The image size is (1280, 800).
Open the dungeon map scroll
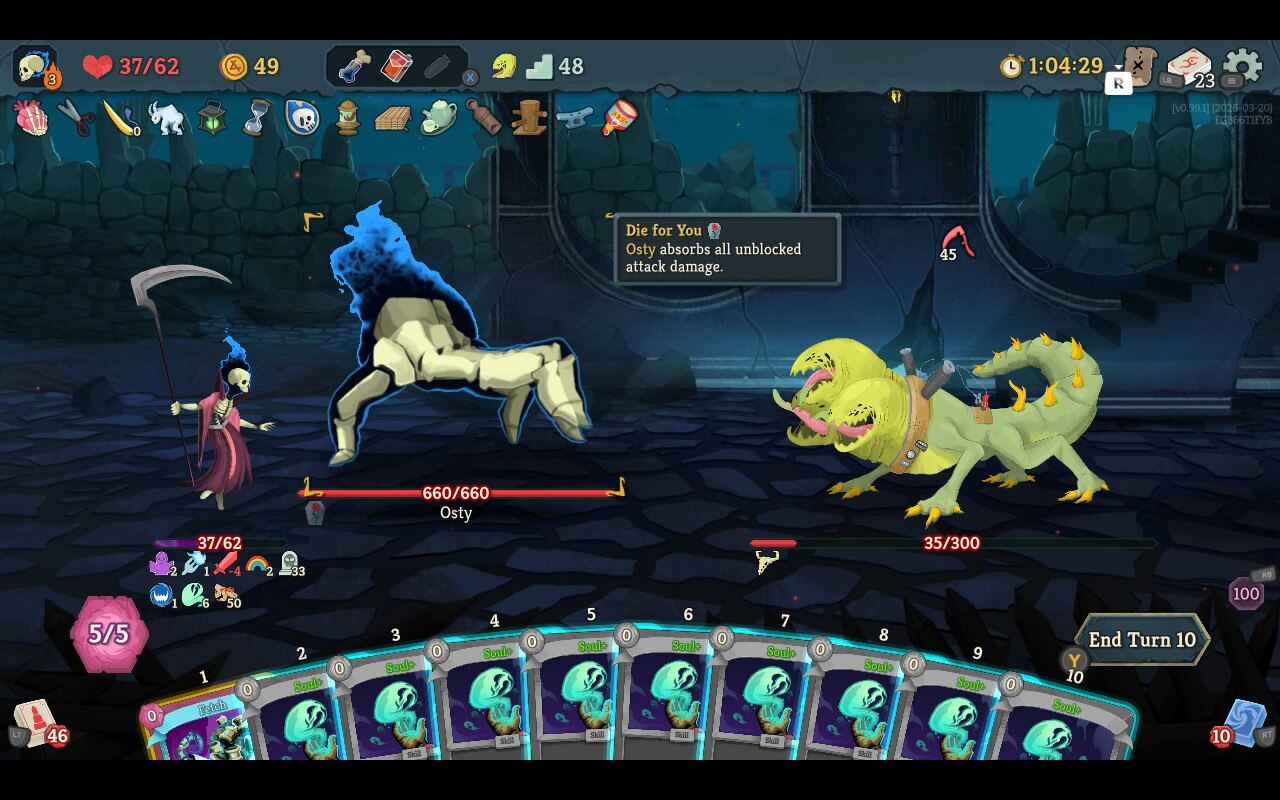1139,66
